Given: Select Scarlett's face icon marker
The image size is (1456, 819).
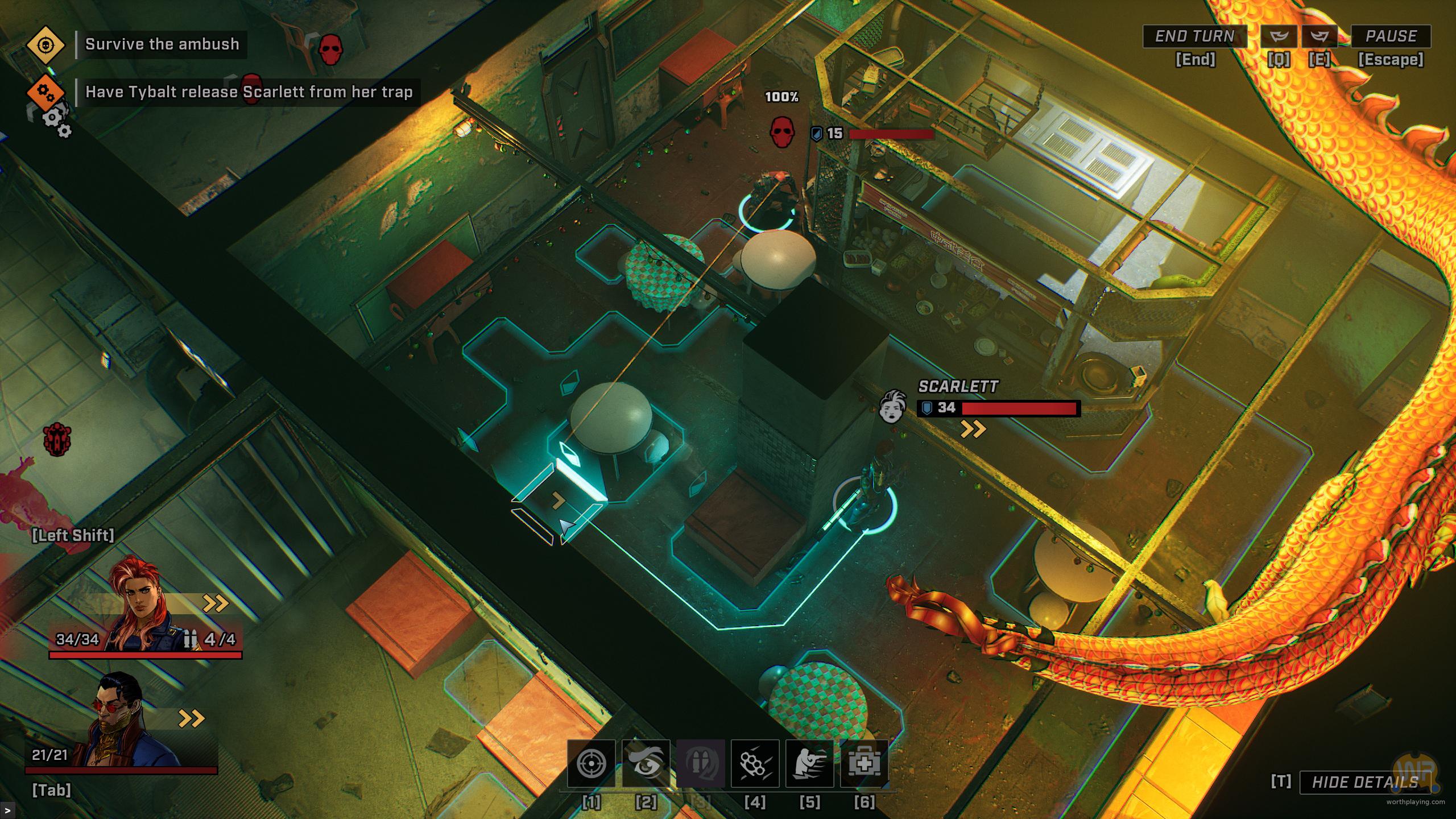Looking at the screenshot, I should [892, 406].
